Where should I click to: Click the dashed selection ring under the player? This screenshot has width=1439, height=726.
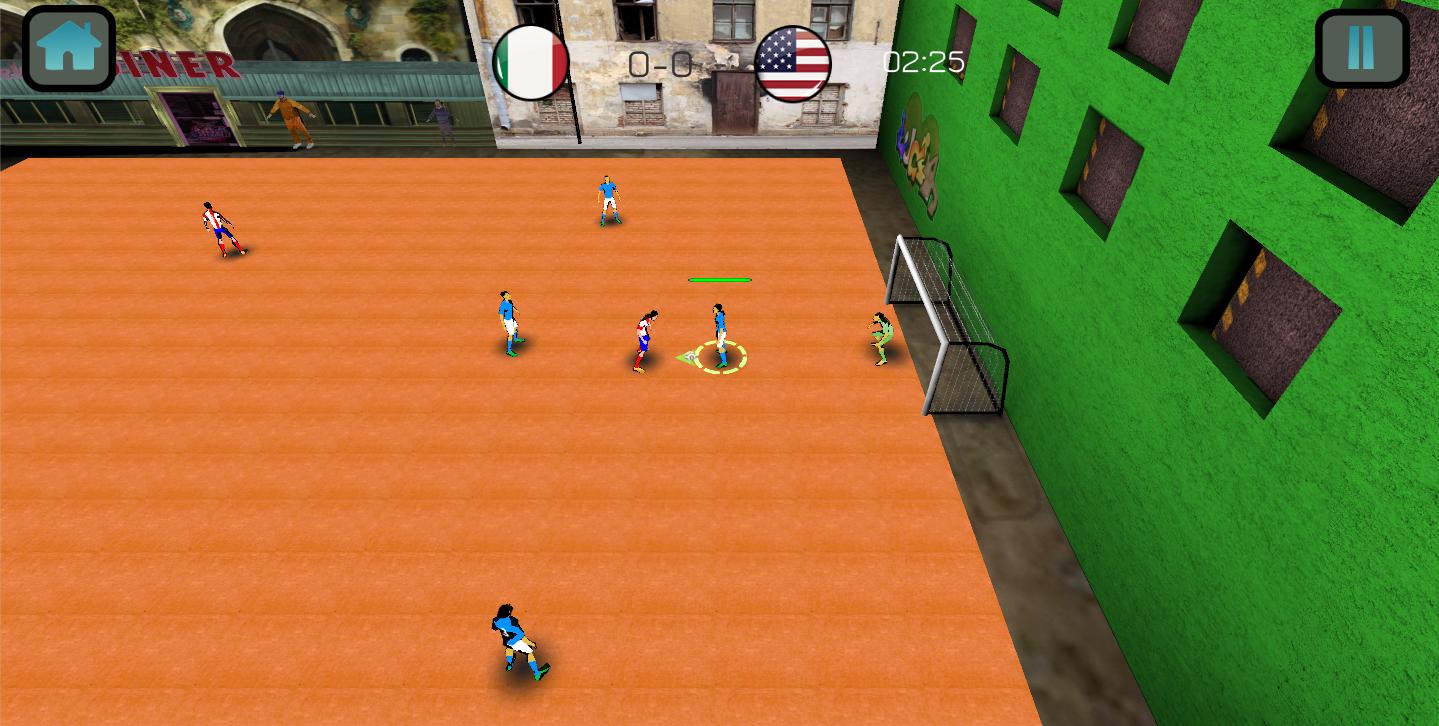722,358
